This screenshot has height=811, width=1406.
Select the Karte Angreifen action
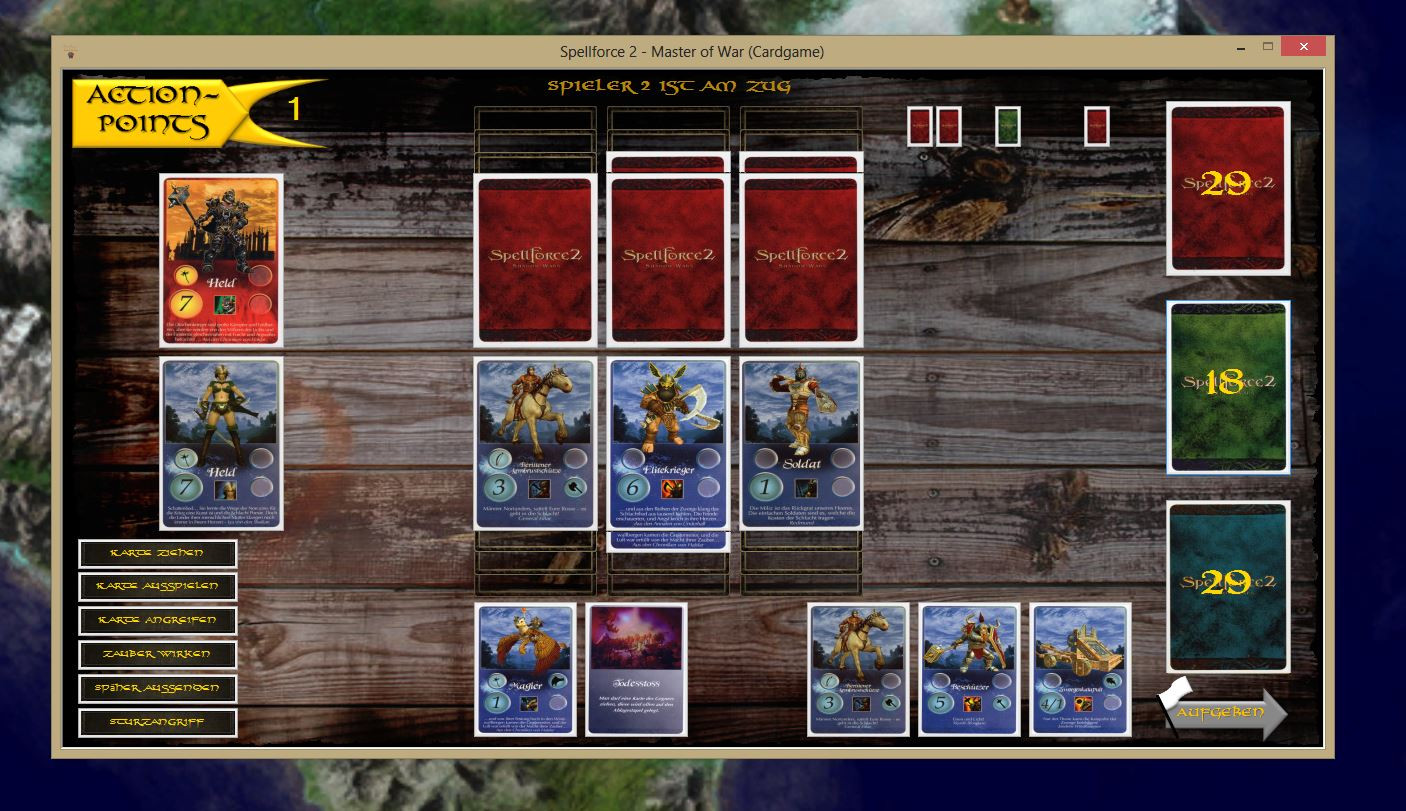[x=157, y=621]
